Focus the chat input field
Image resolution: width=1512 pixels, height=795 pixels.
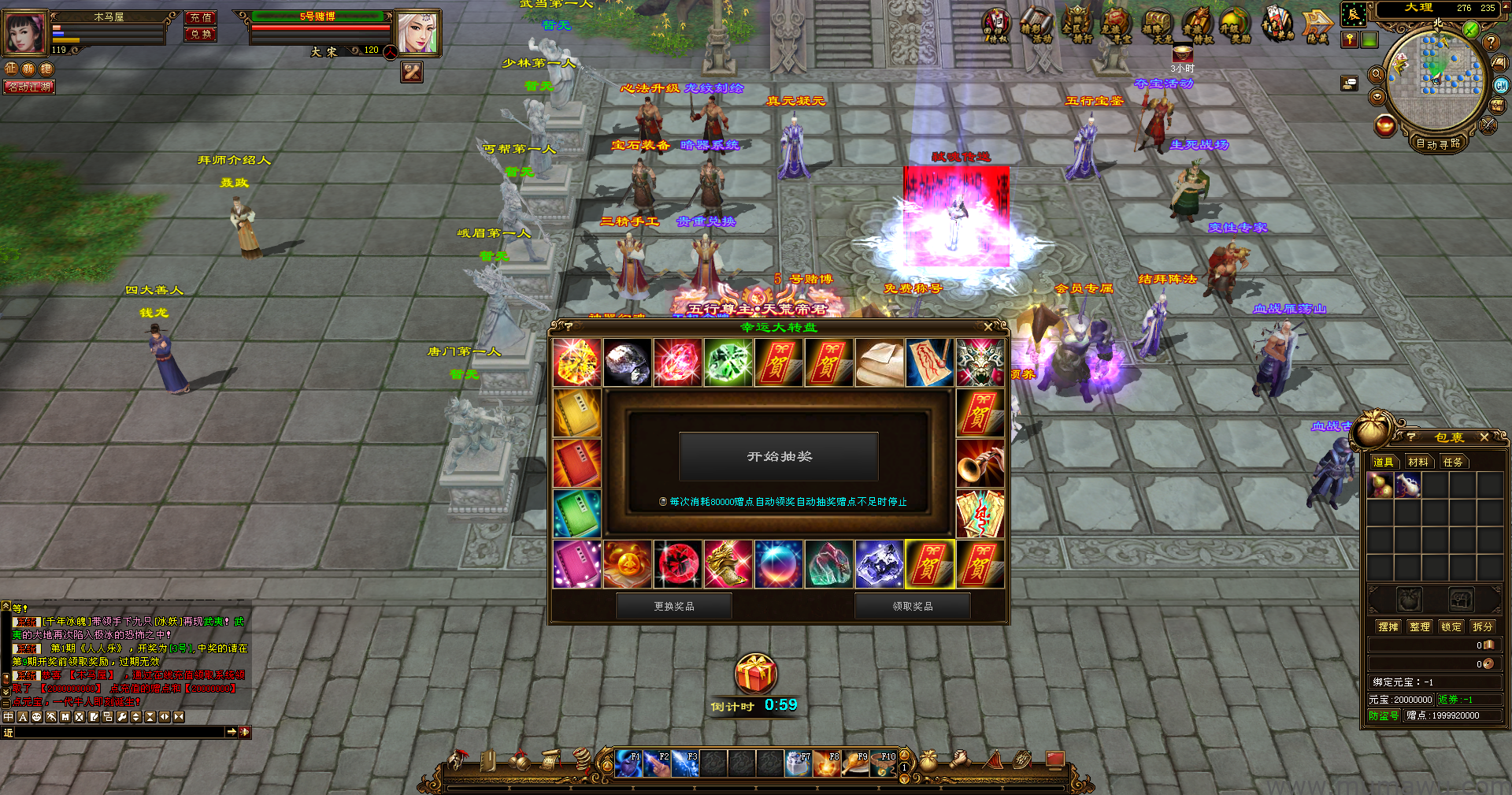120,732
